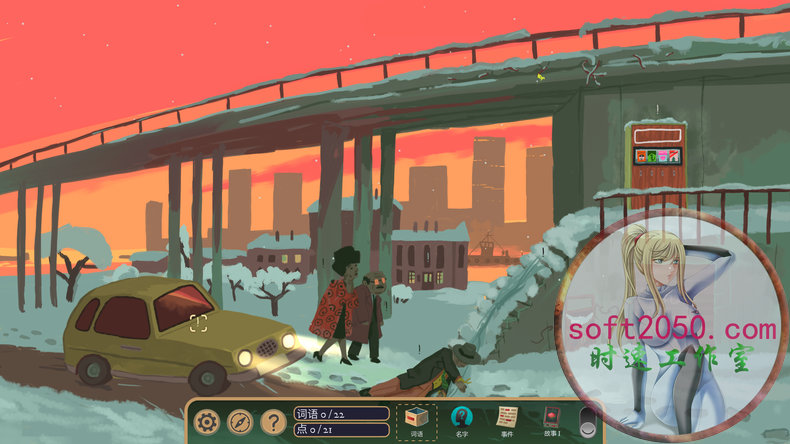Open the 事件 events tab
The image size is (790, 444).
[x=507, y=422]
